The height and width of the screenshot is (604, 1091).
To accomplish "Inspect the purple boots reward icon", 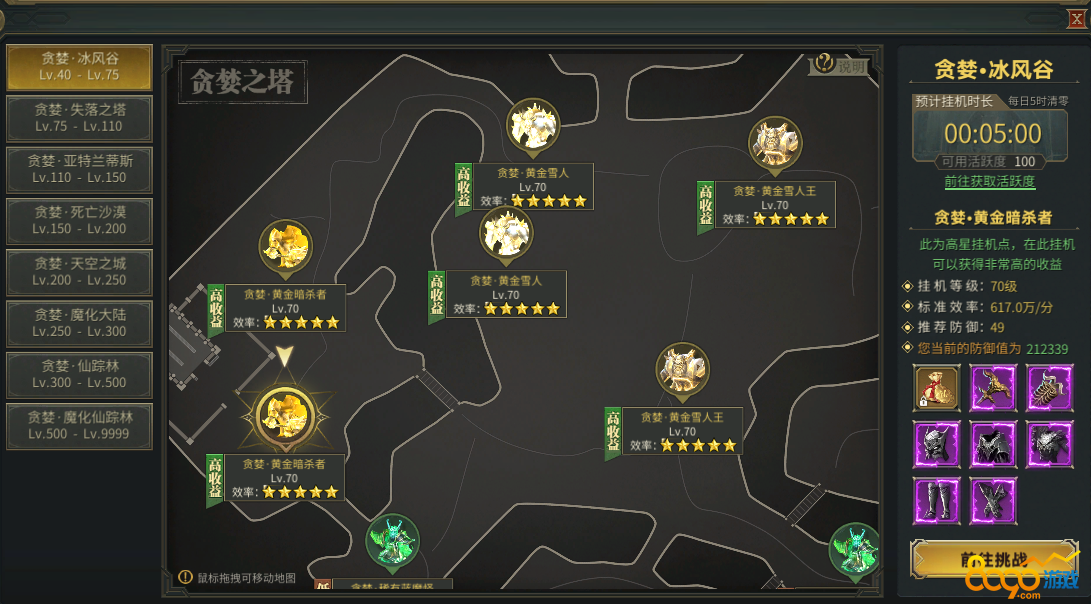I will click(937, 500).
